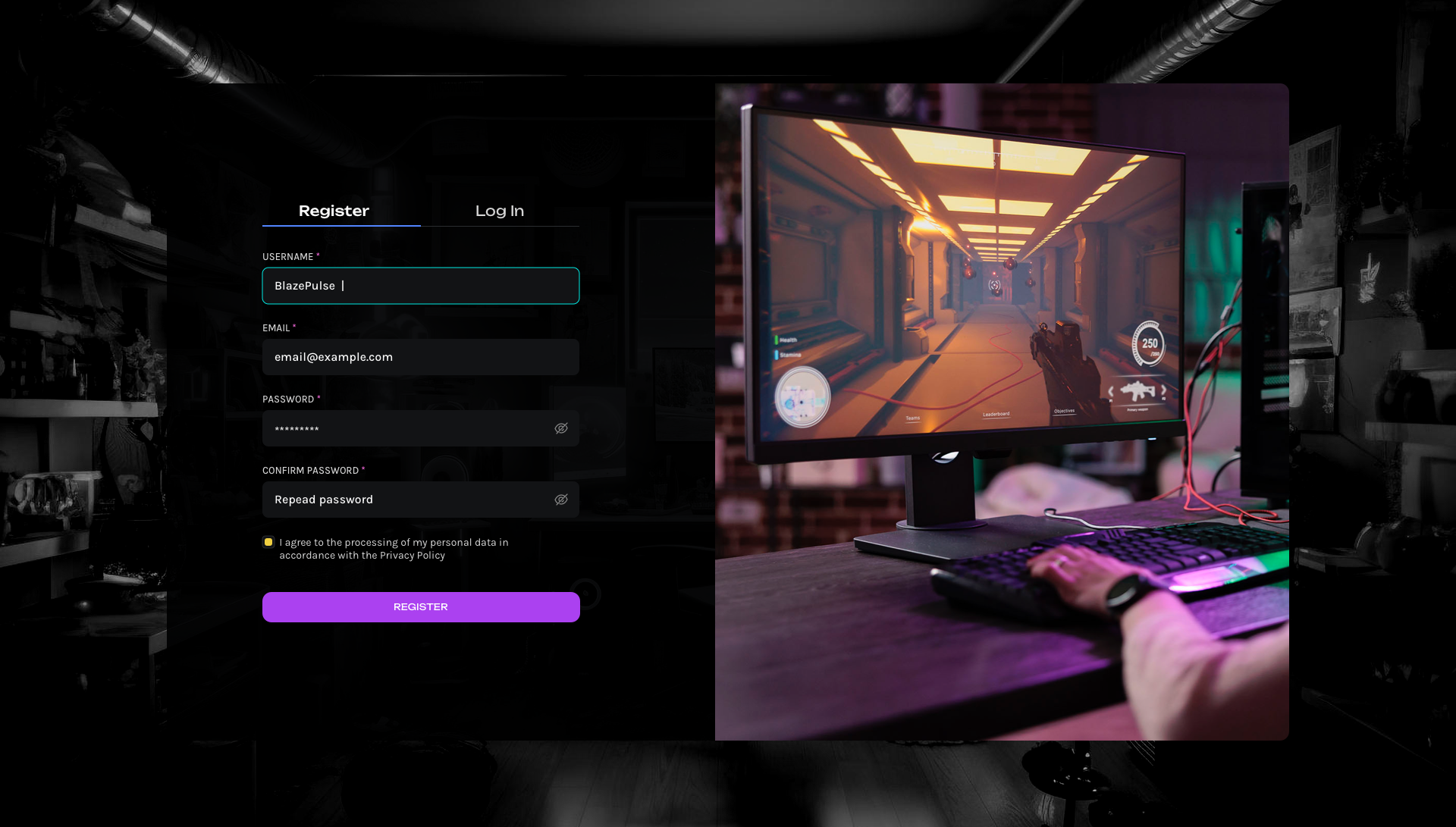The image size is (1456, 827).
Task: Click the gaming monitor screenshot image
Action: pos(1001,413)
